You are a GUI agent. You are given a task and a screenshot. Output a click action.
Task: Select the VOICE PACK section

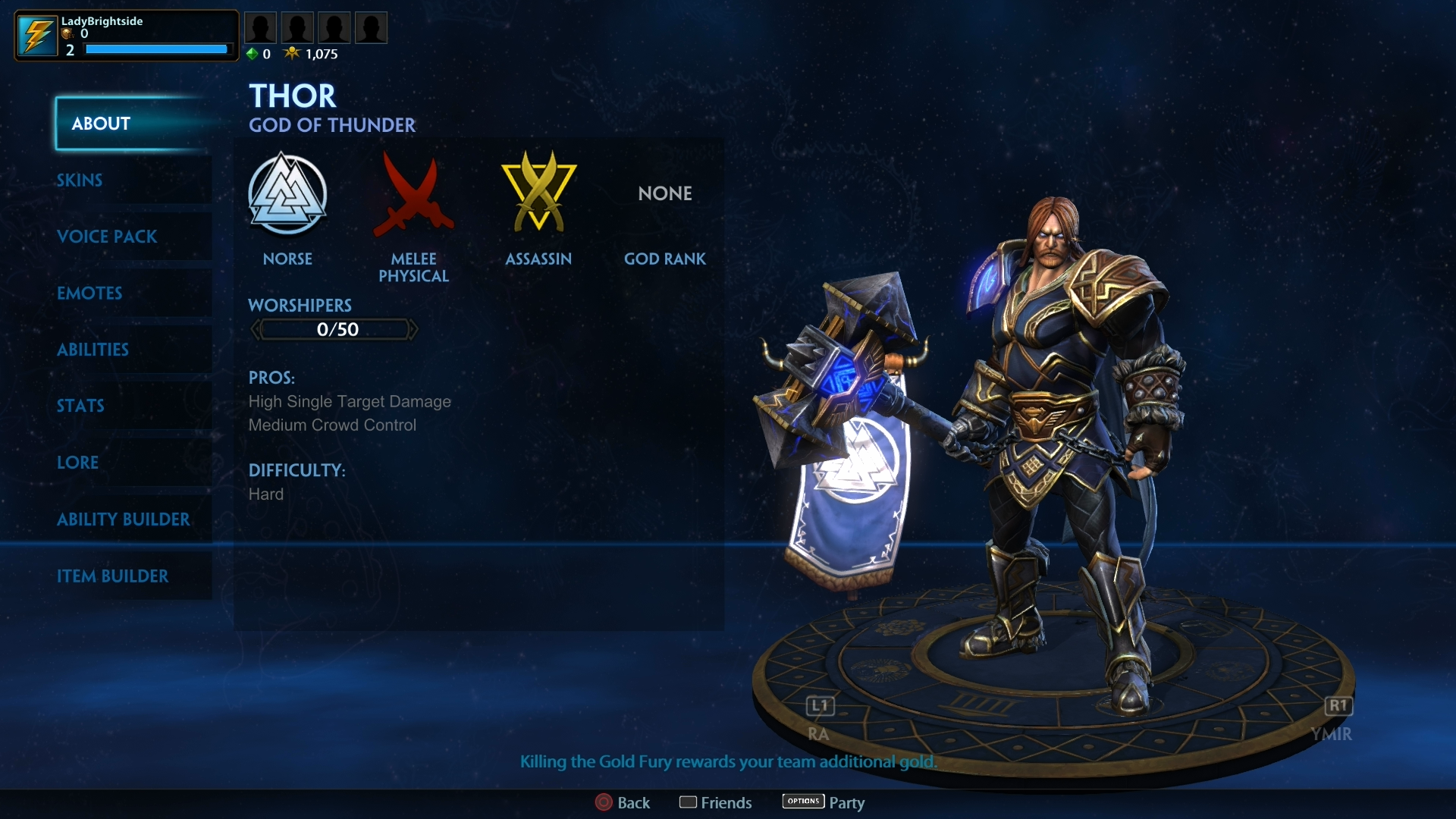click(x=107, y=237)
